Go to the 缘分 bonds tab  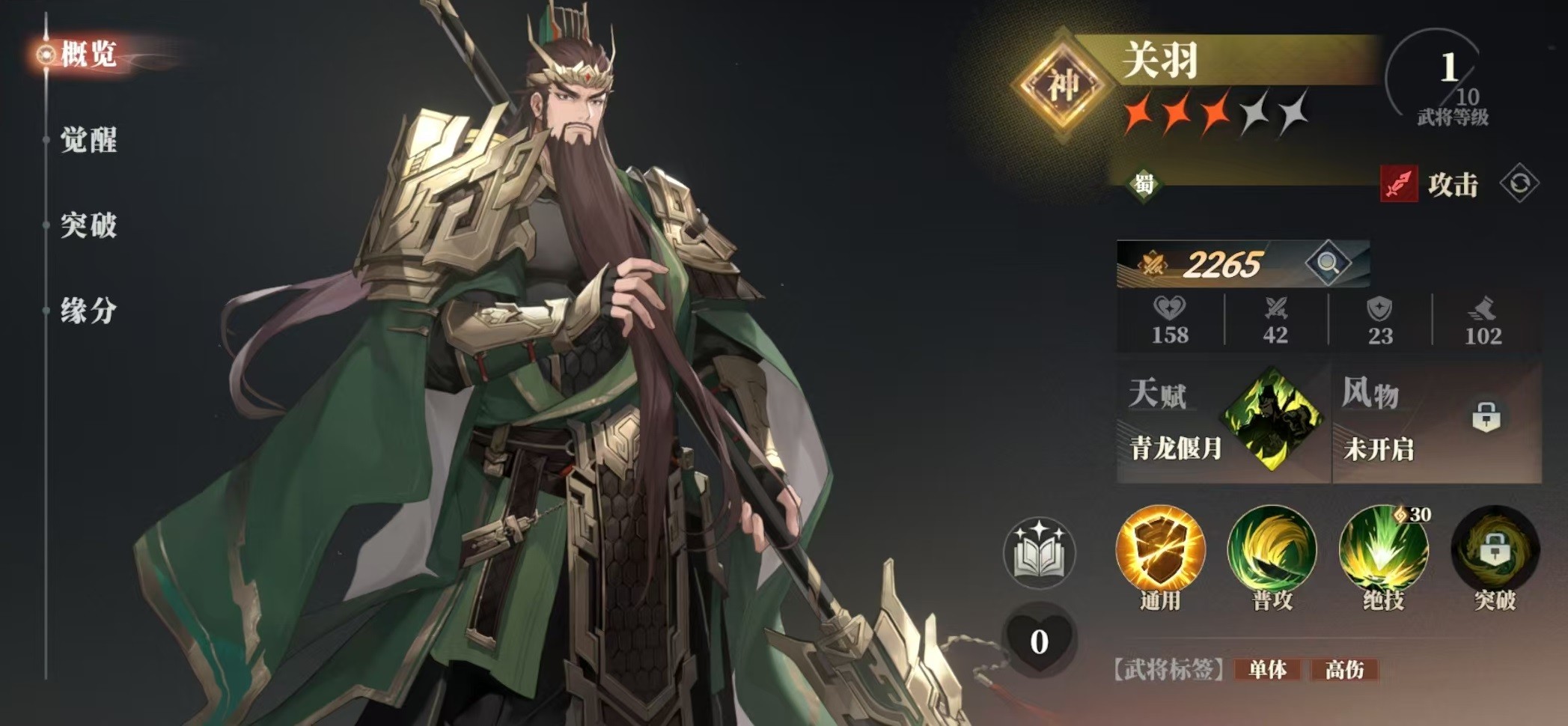point(88,310)
